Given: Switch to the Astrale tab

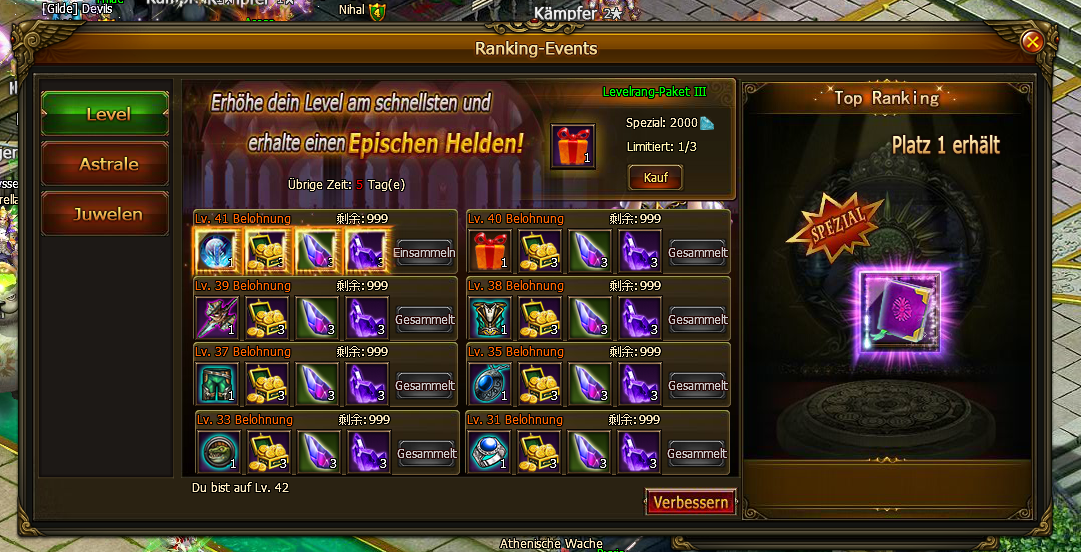Looking at the screenshot, I should click(x=105, y=164).
